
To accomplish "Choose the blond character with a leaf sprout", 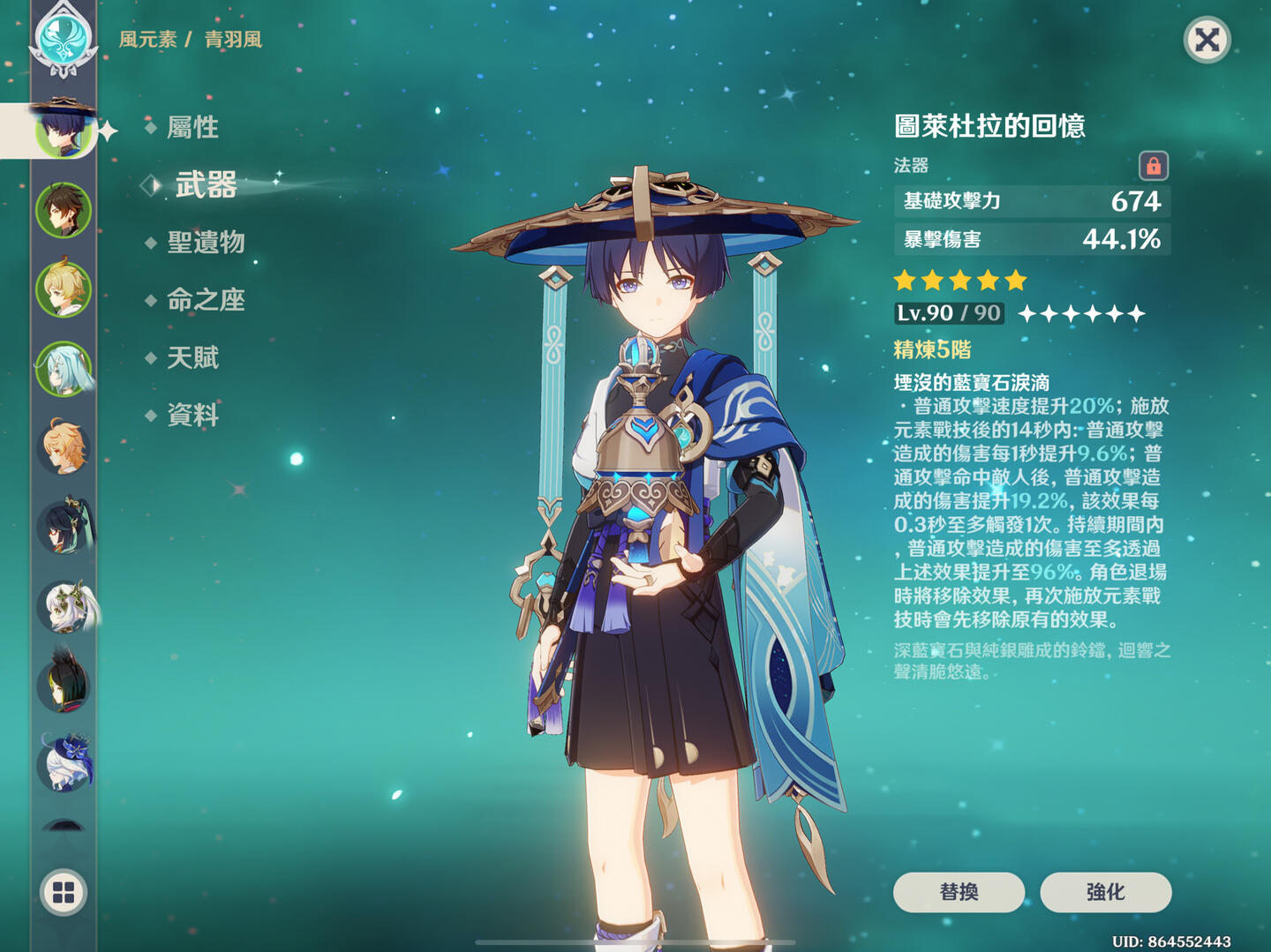I will point(64,289).
